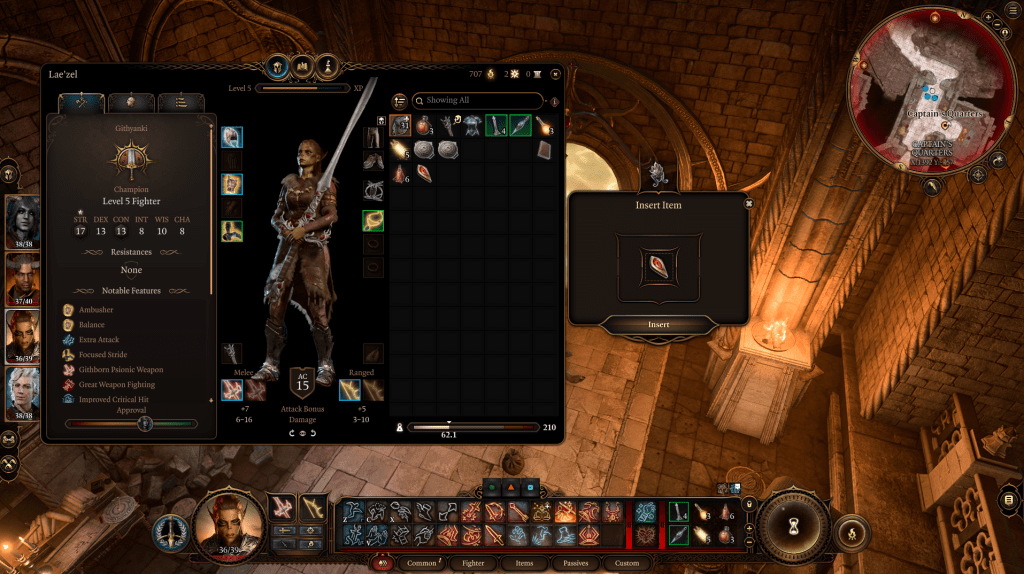Select the Great Weapon Fighting feature
Image resolution: width=1024 pixels, height=574 pixels.
(115, 384)
